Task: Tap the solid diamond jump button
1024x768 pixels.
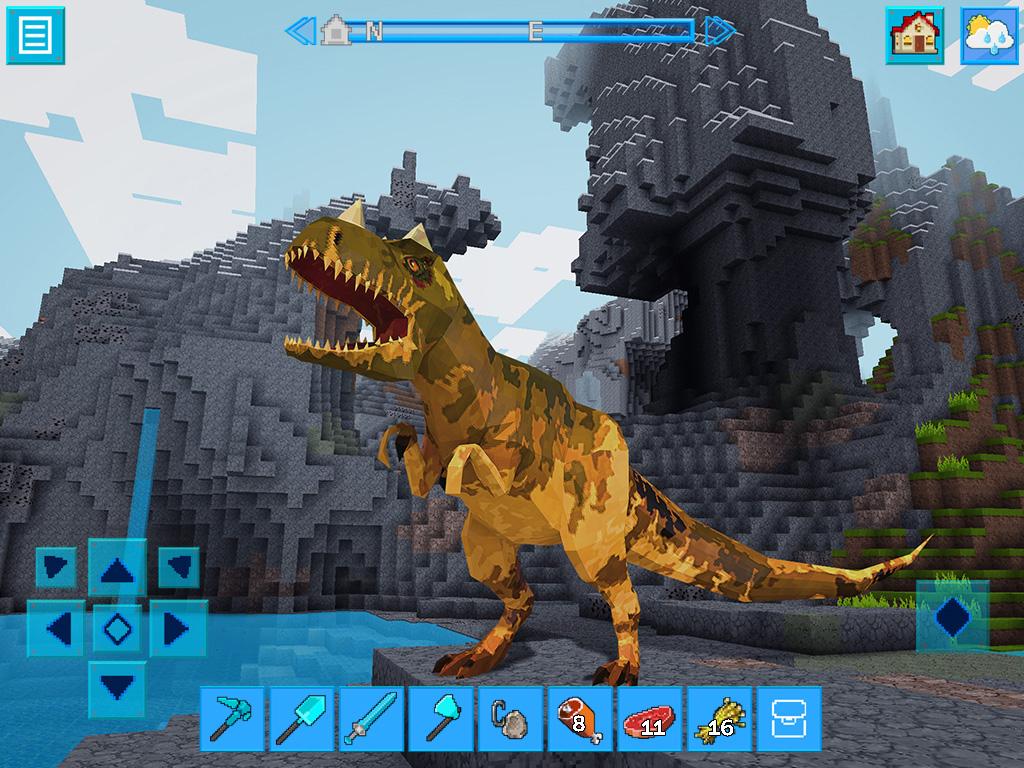Action: click(x=952, y=615)
